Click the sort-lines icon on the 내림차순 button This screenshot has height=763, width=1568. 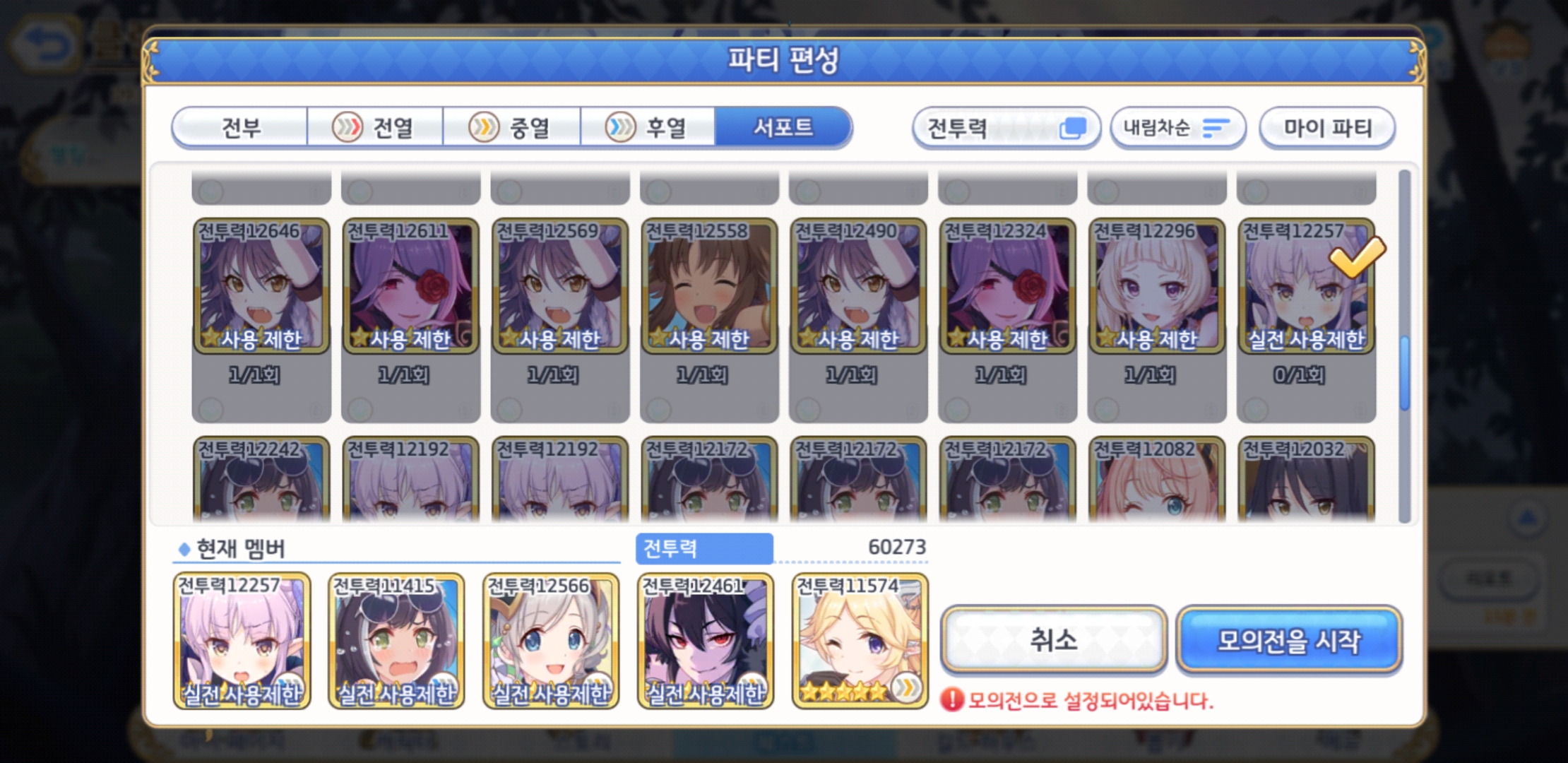(x=1217, y=127)
